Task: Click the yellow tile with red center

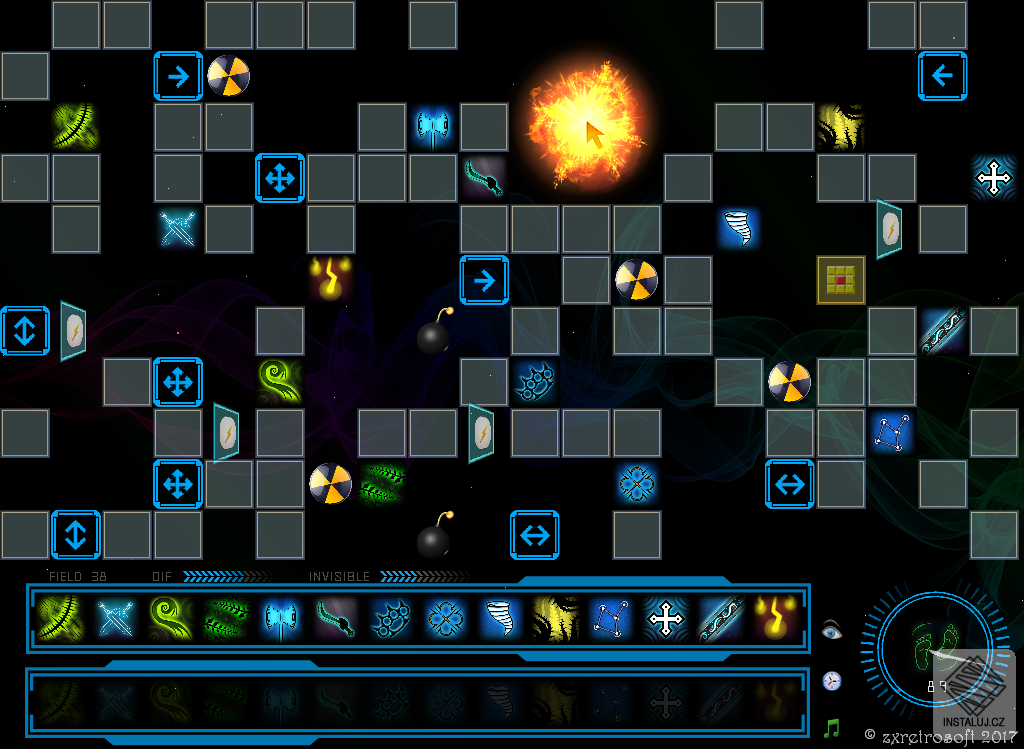Action: 840,280
